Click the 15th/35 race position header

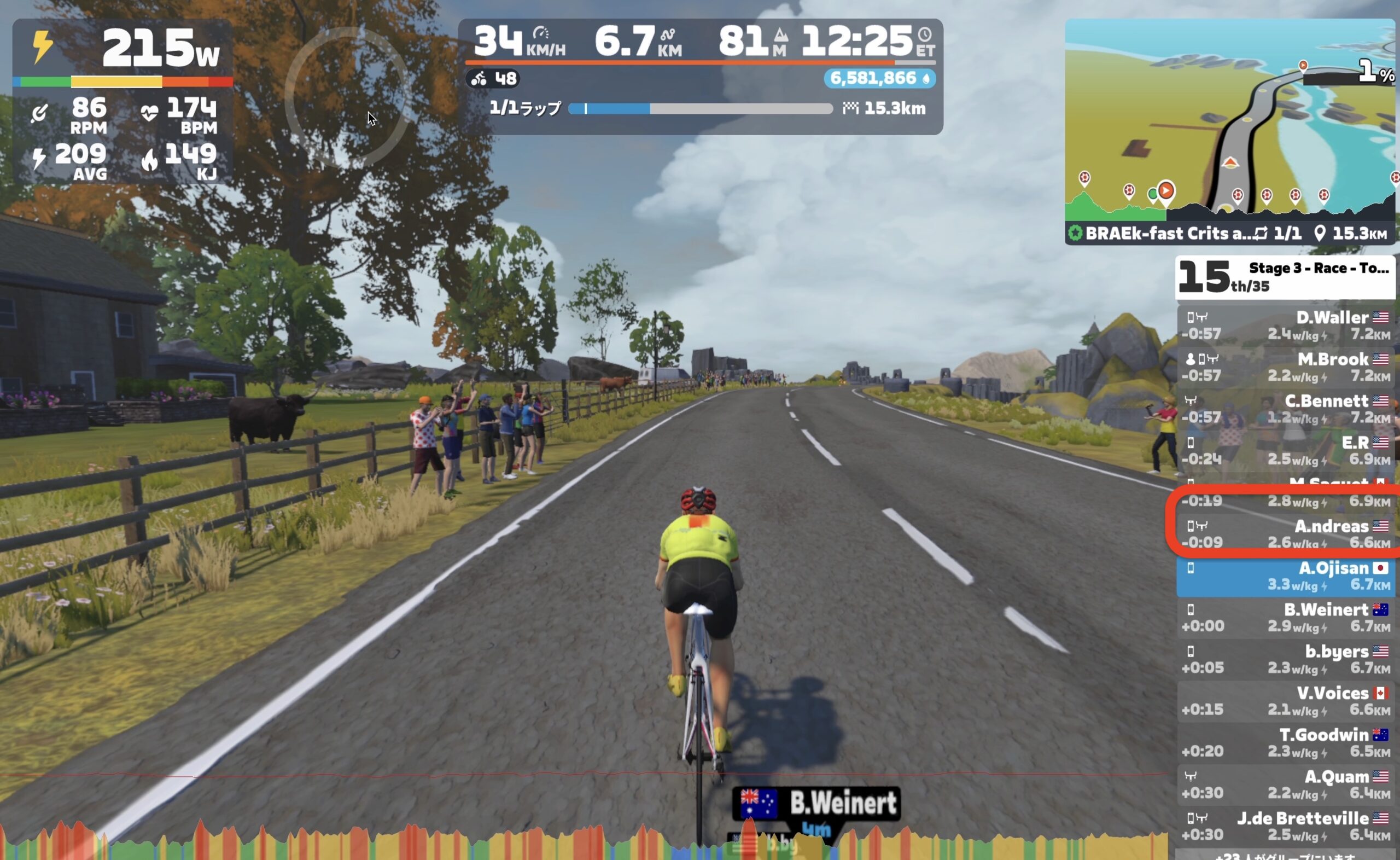point(1285,277)
